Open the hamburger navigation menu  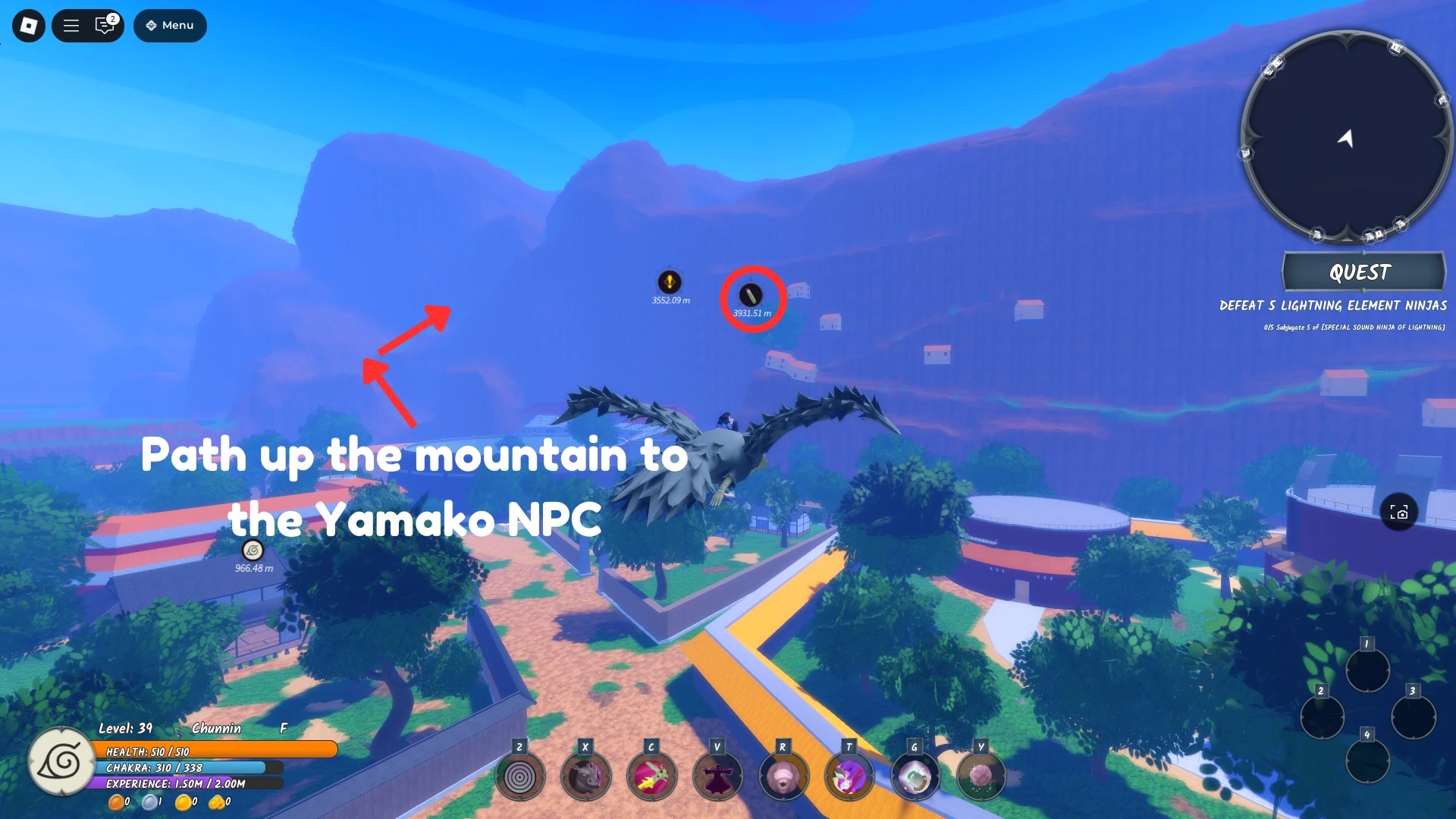click(x=71, y=25)
